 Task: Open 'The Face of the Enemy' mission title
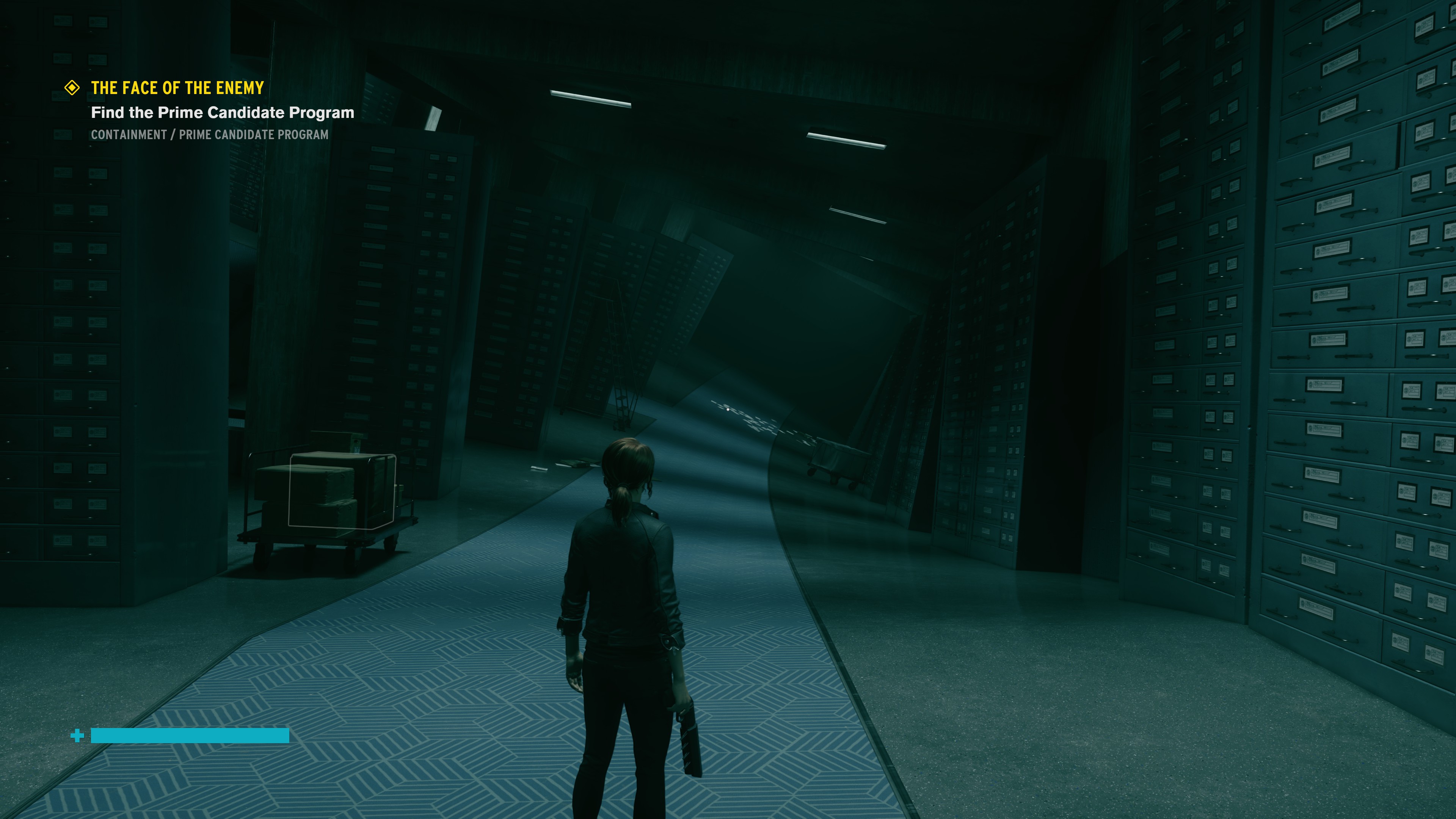[x=177, y=88]
